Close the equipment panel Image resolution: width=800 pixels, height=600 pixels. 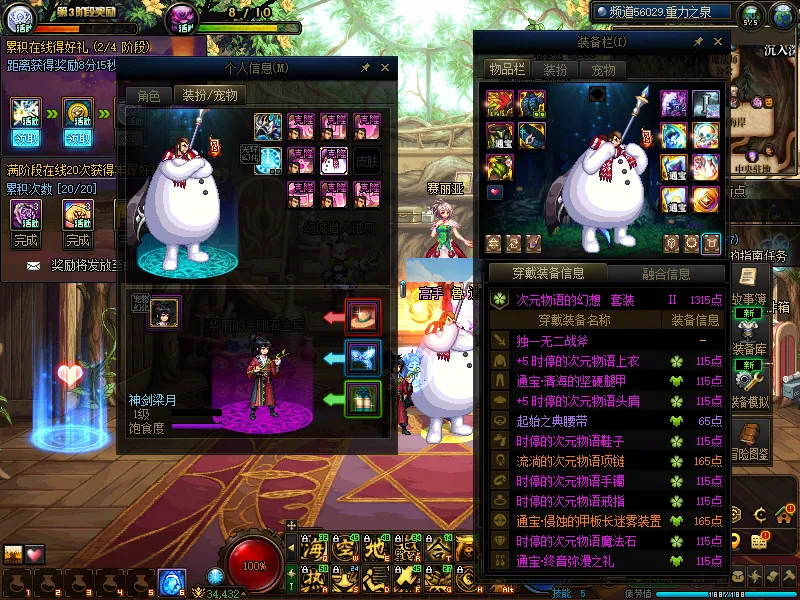point(717,41)
